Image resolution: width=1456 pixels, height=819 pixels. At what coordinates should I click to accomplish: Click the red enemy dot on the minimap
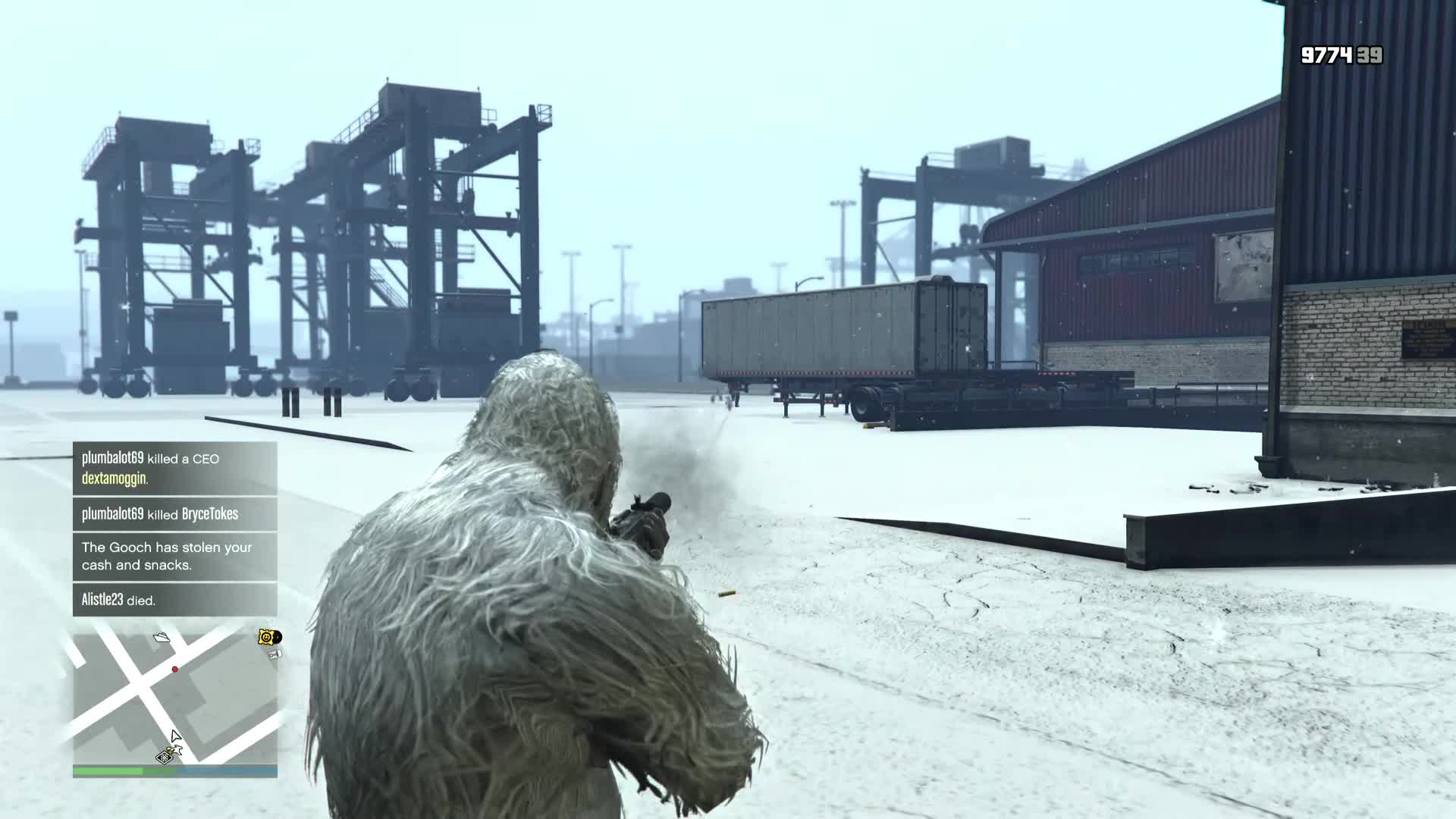pyautogui.click(x=175, y=670)
